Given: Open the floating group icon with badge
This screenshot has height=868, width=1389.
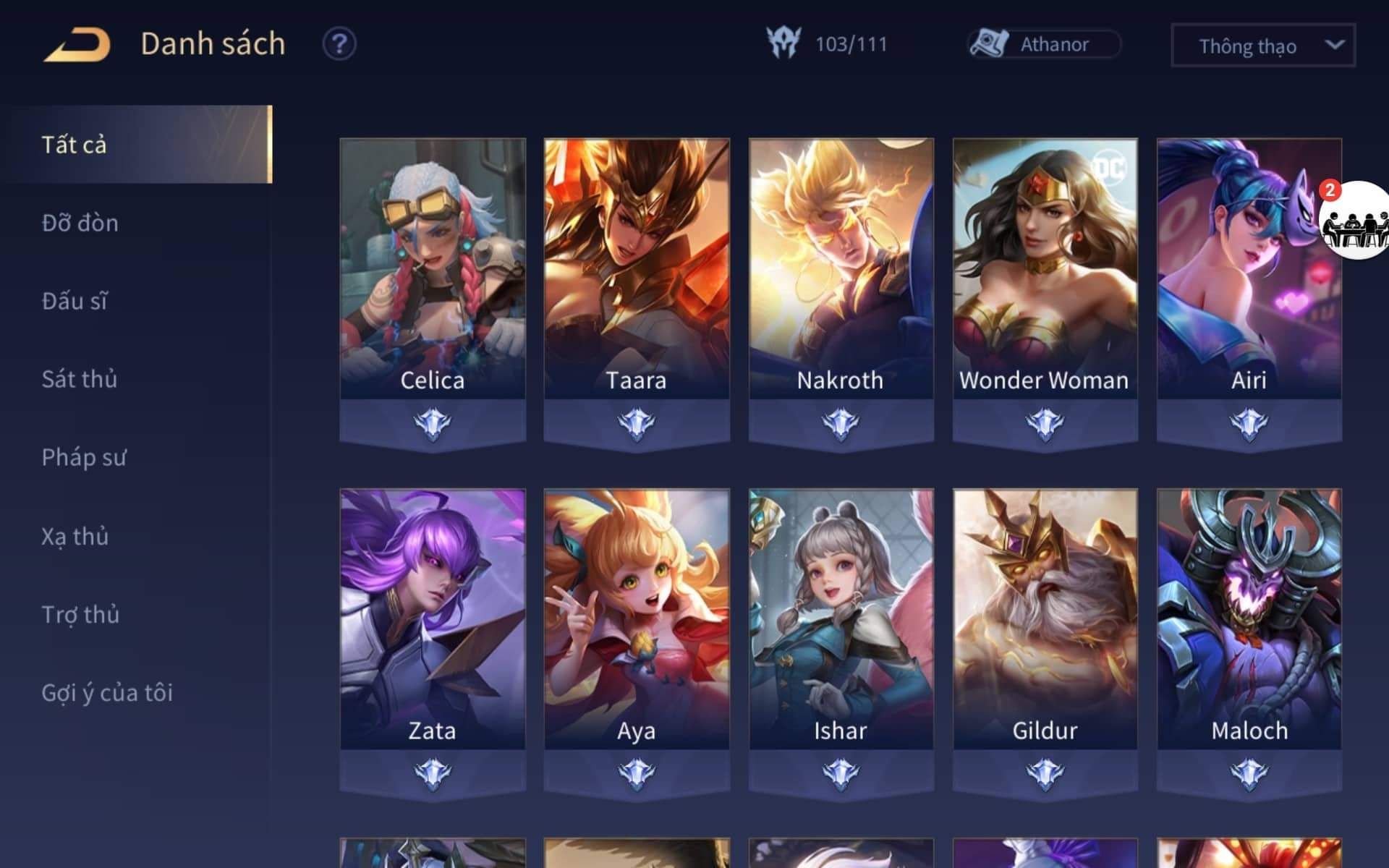Looking at the screenshot, I should coord(1354,221).
